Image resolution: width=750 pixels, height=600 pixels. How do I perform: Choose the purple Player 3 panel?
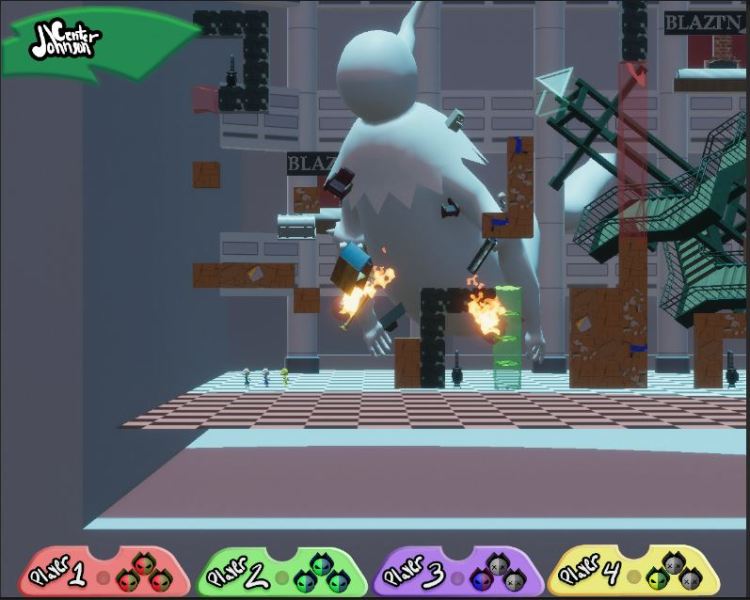[458, 573]
